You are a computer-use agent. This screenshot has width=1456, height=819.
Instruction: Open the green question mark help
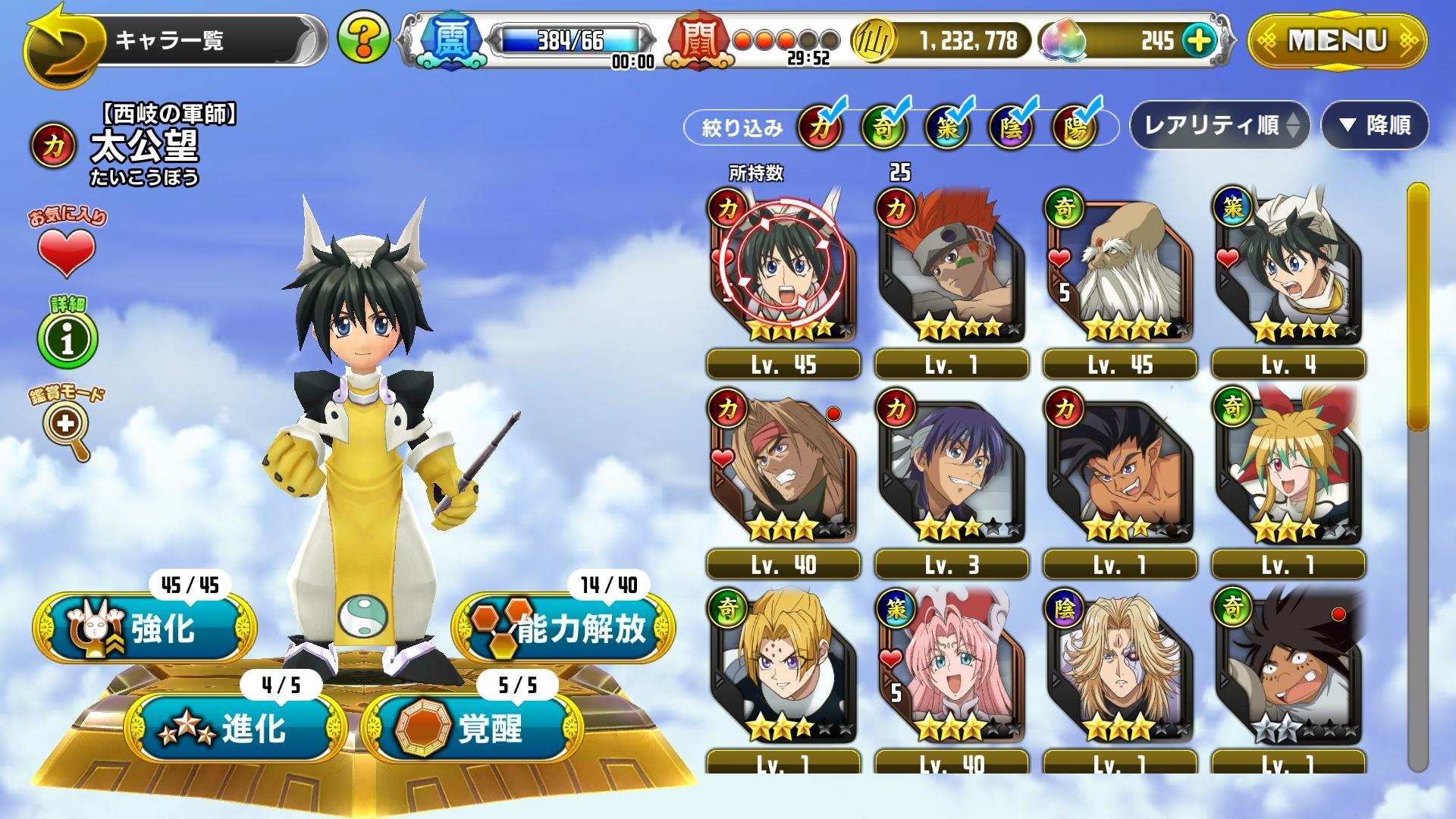point(363,37)
